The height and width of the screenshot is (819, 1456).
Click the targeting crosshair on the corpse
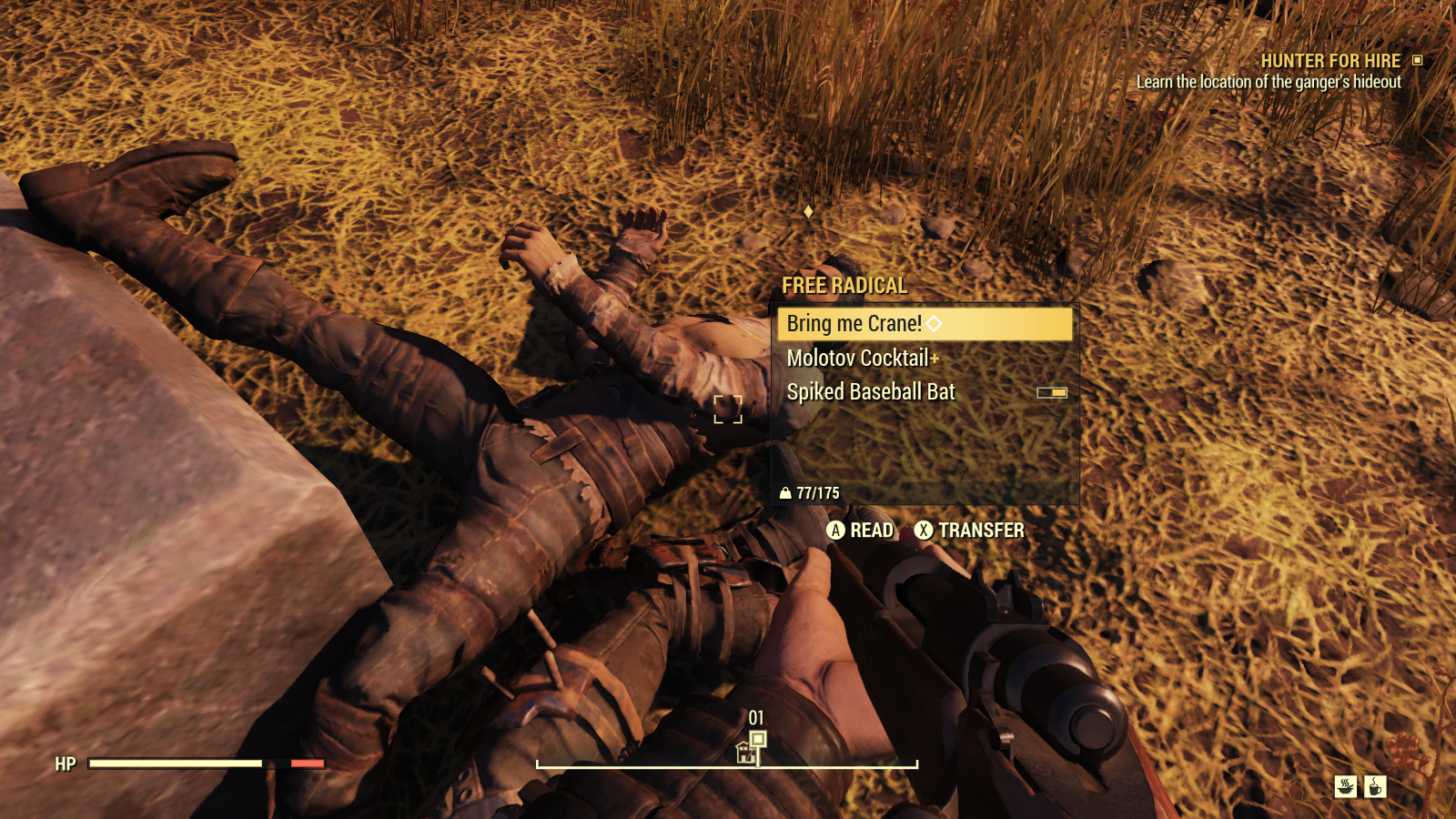[x=729, y=410]
